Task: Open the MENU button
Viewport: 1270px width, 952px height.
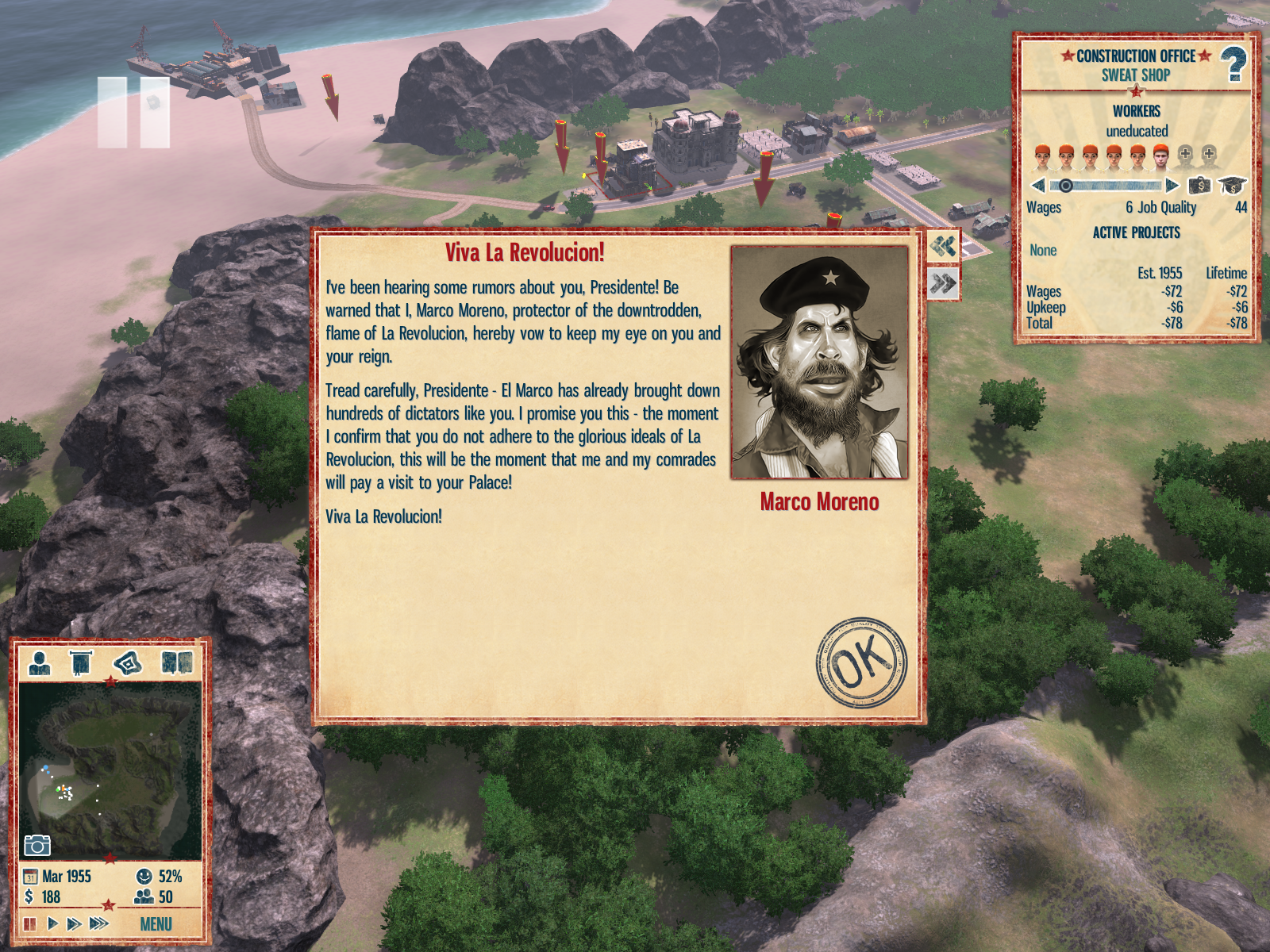Action: click(x=156, y=924)
